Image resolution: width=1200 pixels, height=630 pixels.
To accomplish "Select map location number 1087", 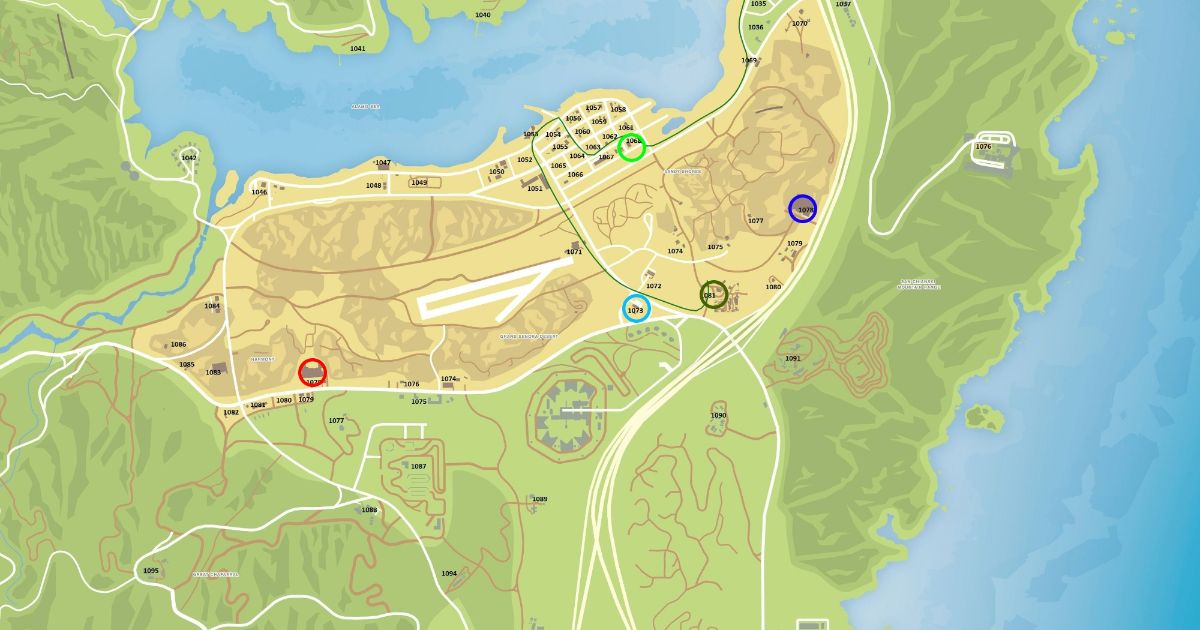I will (x=418, y=466).
